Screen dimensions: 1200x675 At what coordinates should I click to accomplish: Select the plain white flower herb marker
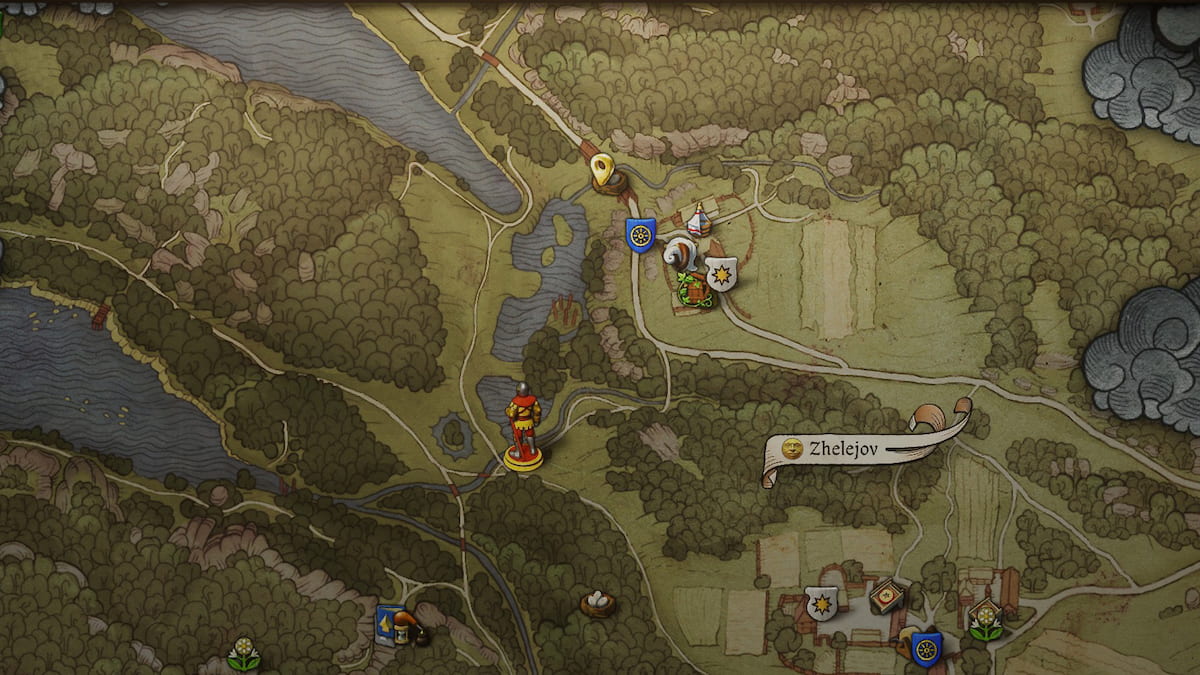click(x=242, y=653)
